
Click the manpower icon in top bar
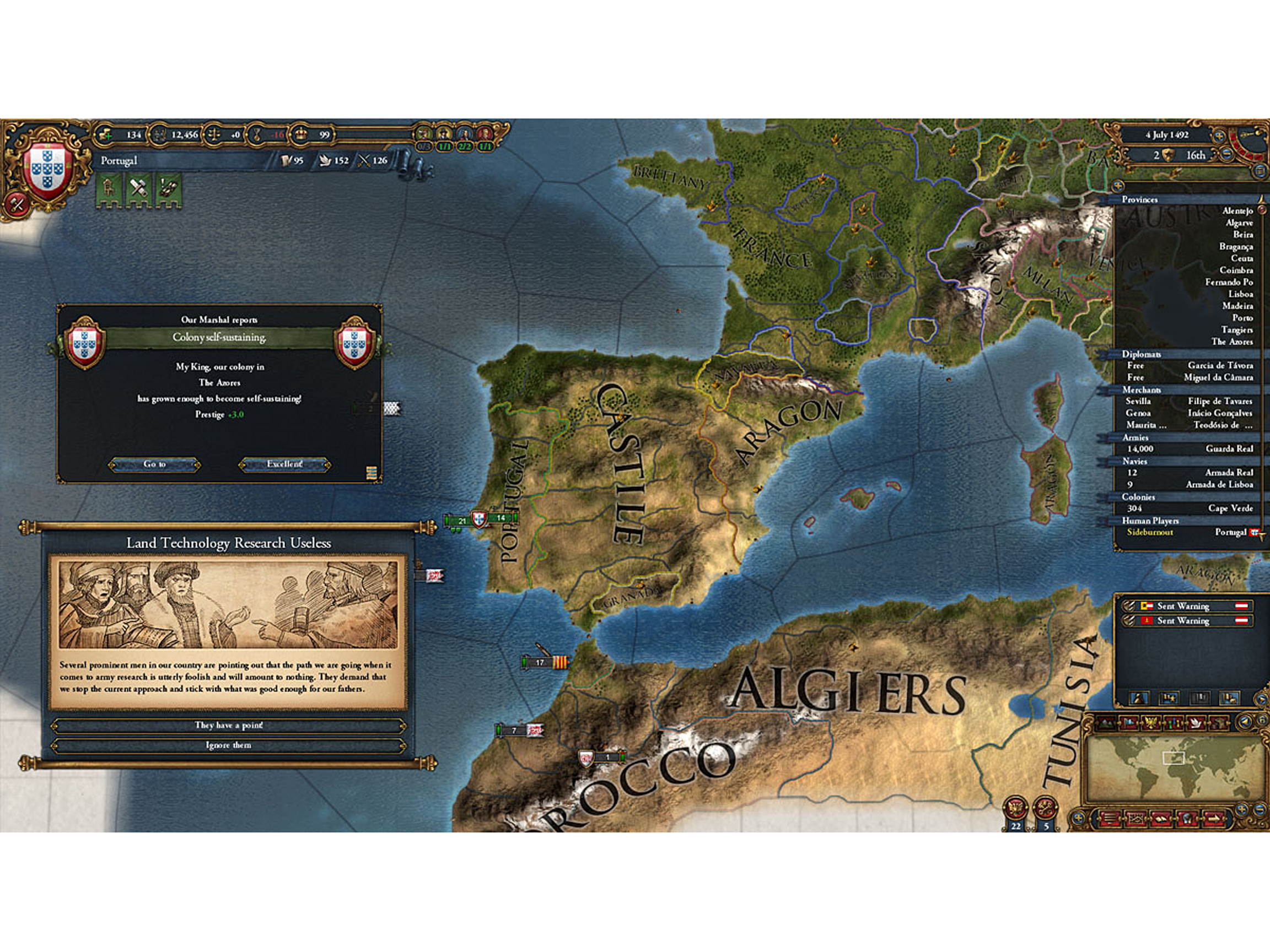coord(160,134)
